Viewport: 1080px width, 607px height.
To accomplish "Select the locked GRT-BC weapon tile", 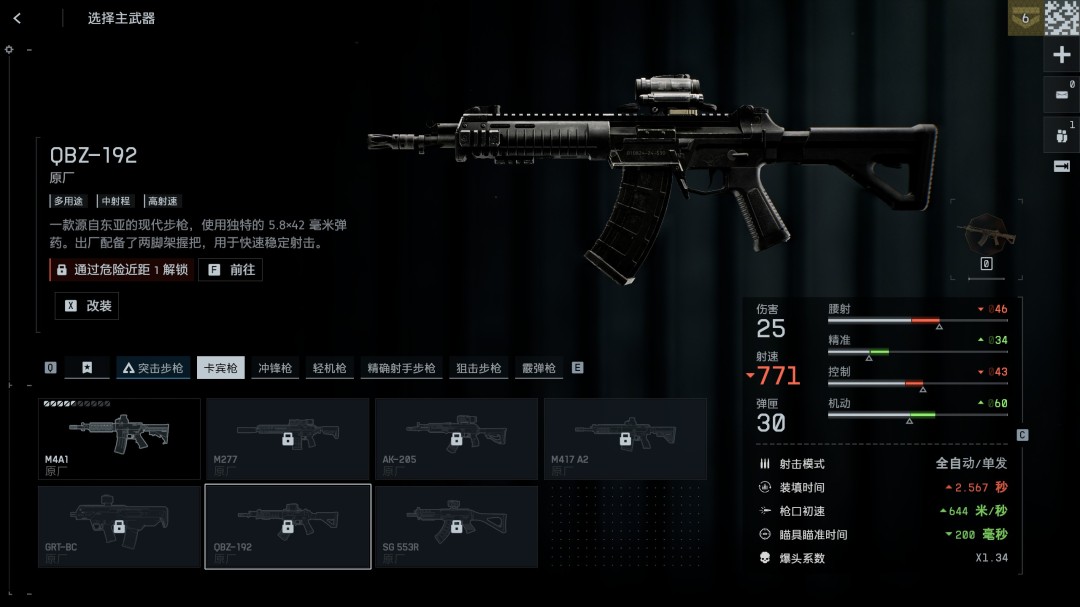I will click(x=119, y=526).
